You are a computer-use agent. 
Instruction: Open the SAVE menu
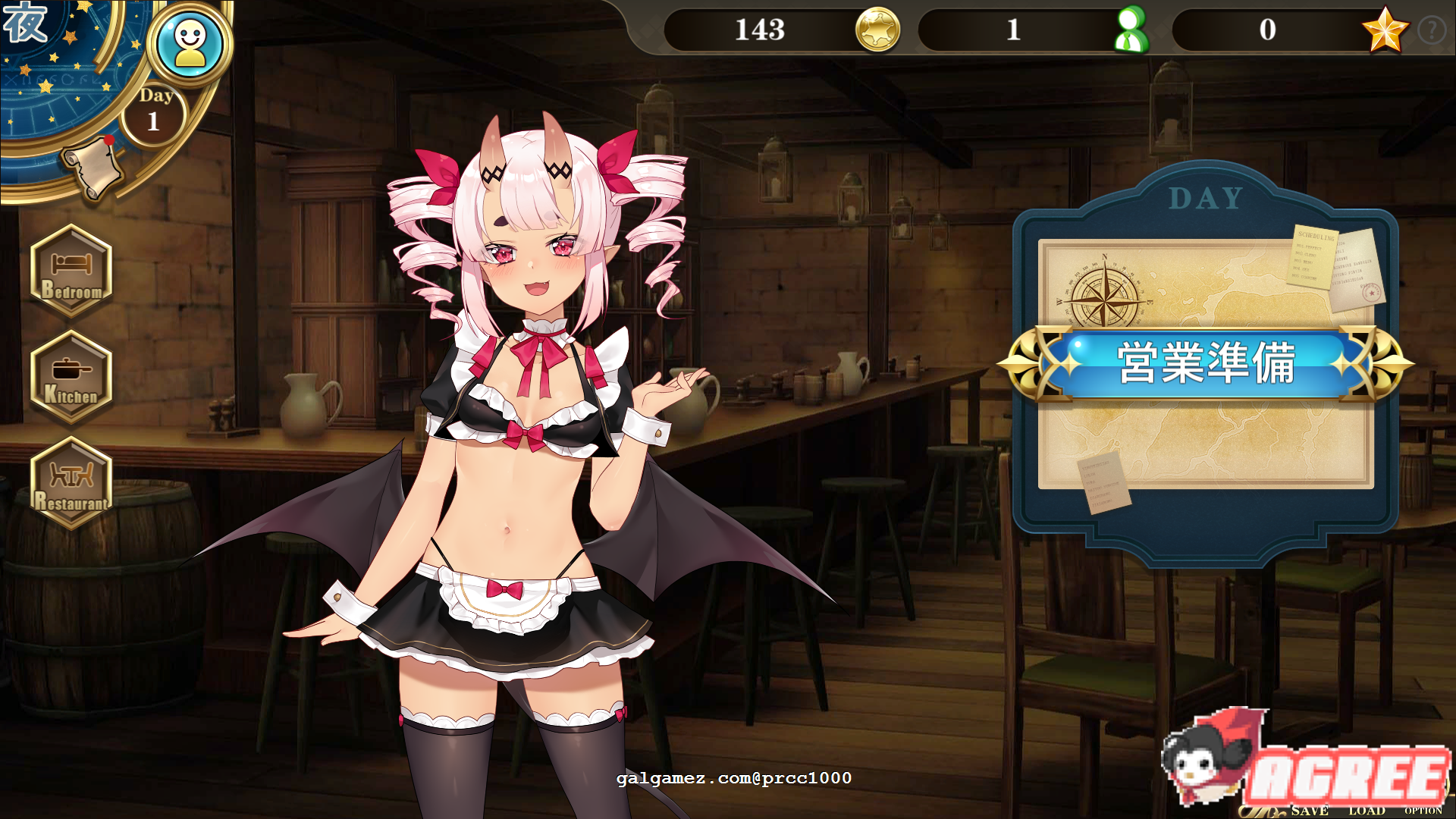(1310, 809)
